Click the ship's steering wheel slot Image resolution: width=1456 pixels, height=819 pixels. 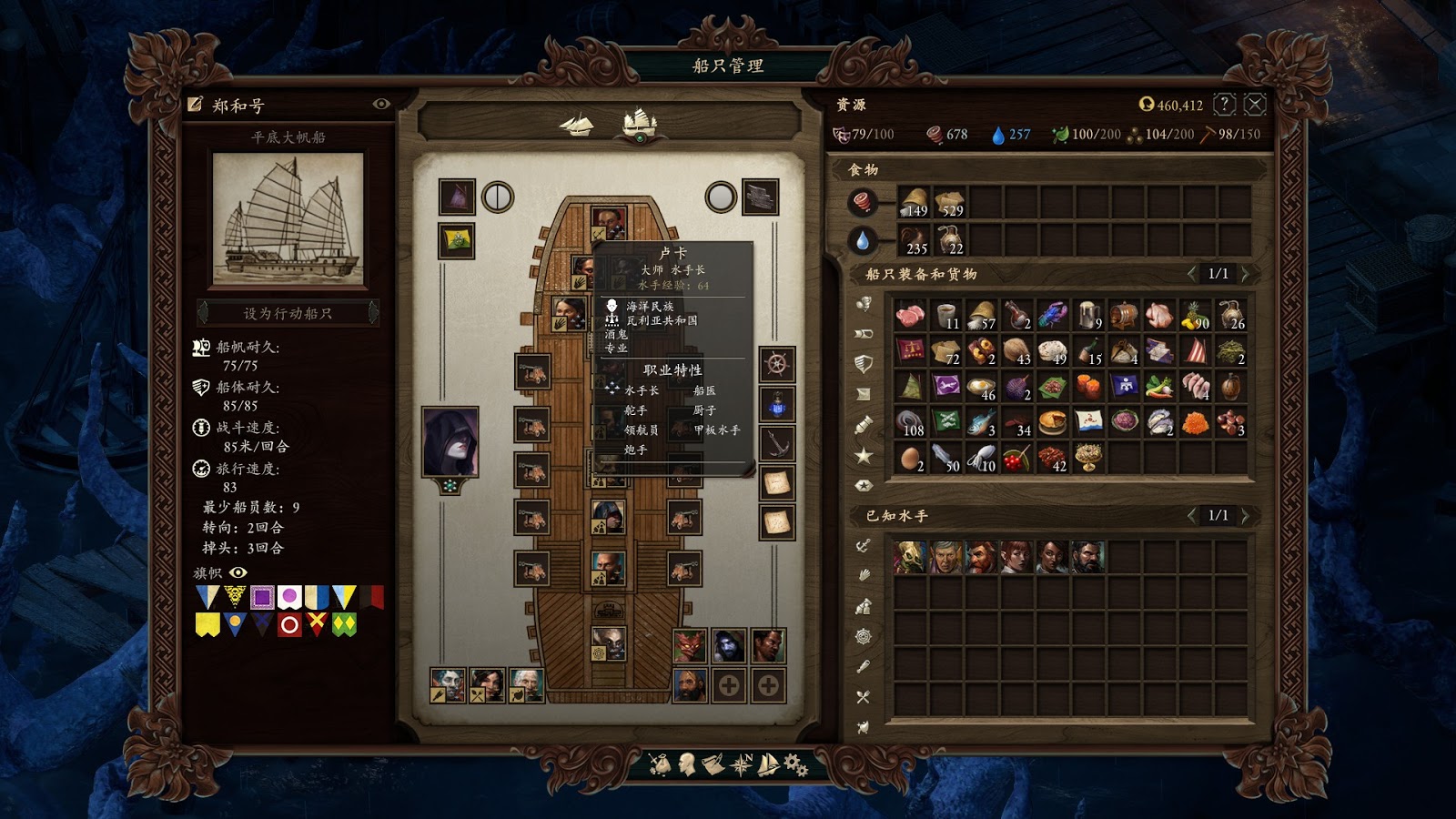pos(776,365)
